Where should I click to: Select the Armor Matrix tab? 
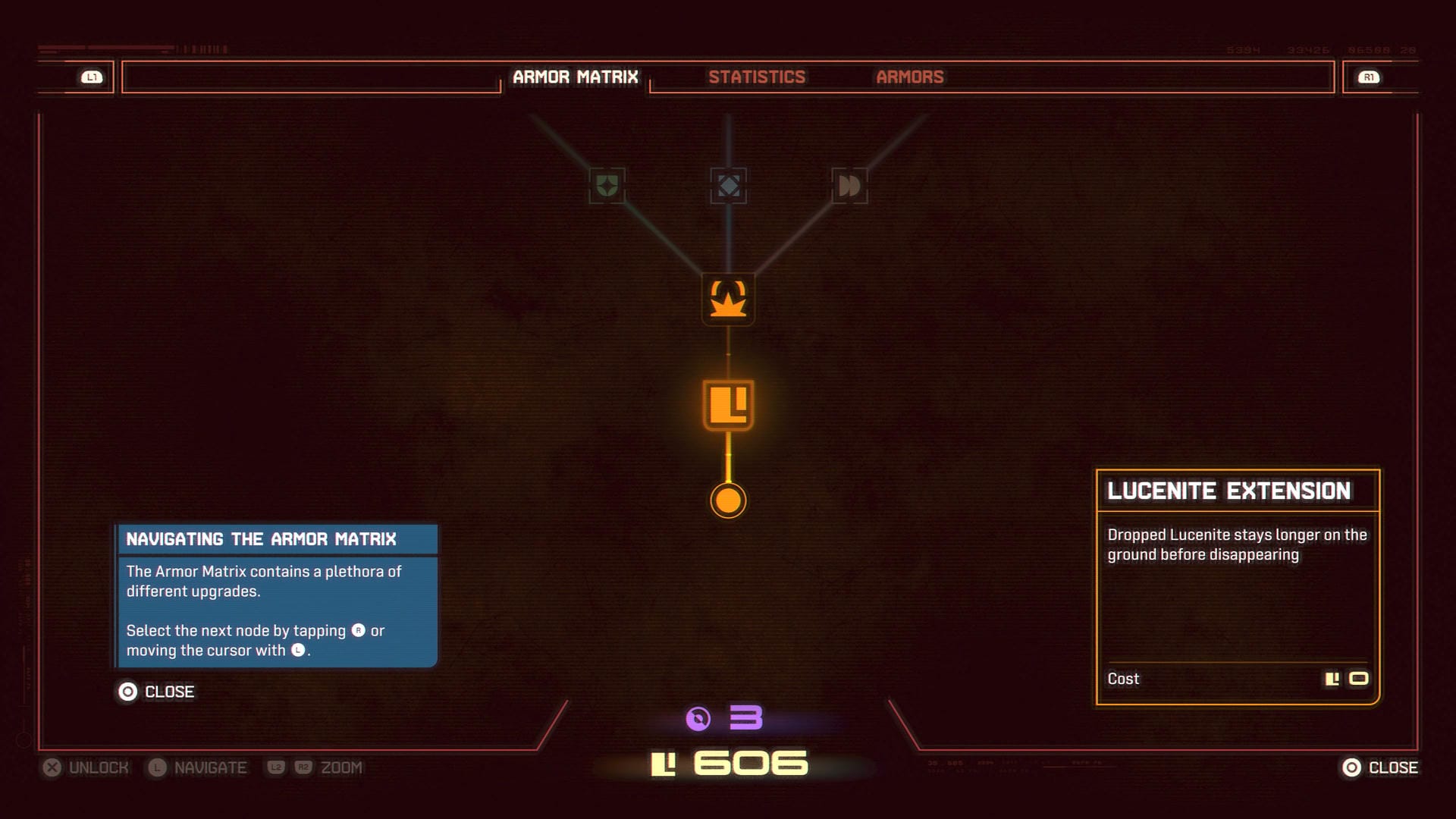(x=575, y=77)
